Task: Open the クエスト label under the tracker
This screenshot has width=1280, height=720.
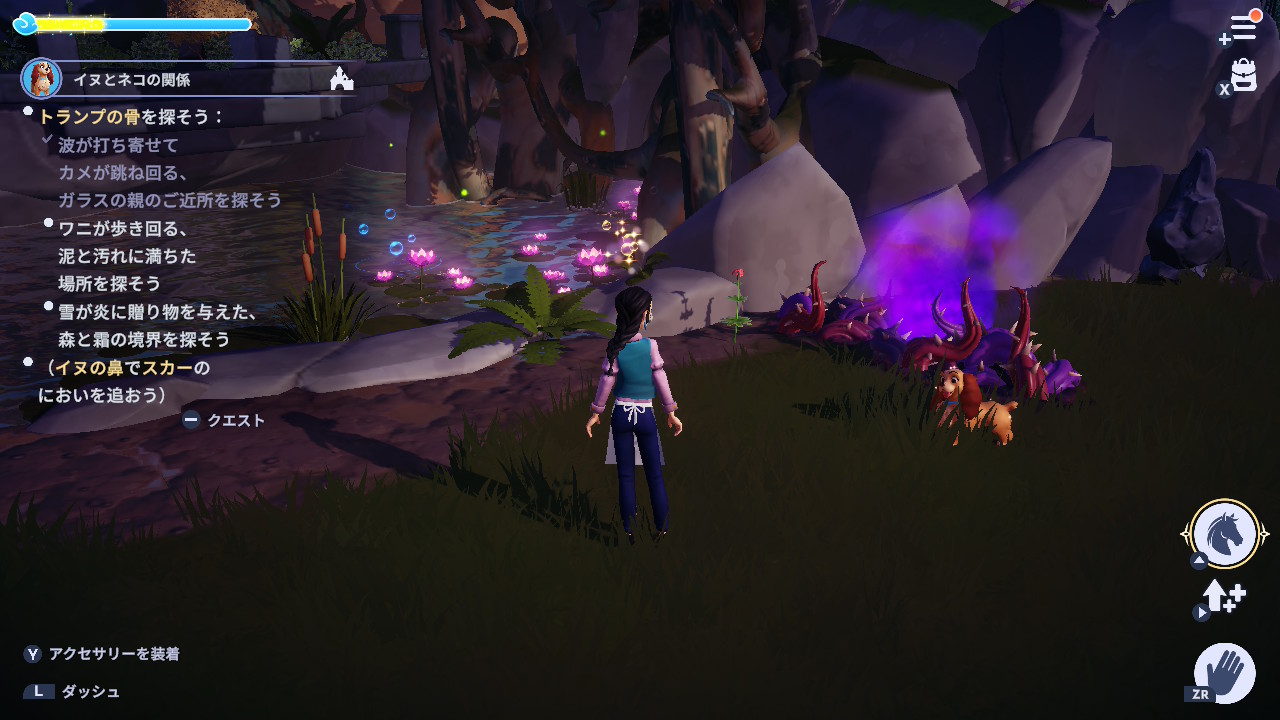Action: 235,421
